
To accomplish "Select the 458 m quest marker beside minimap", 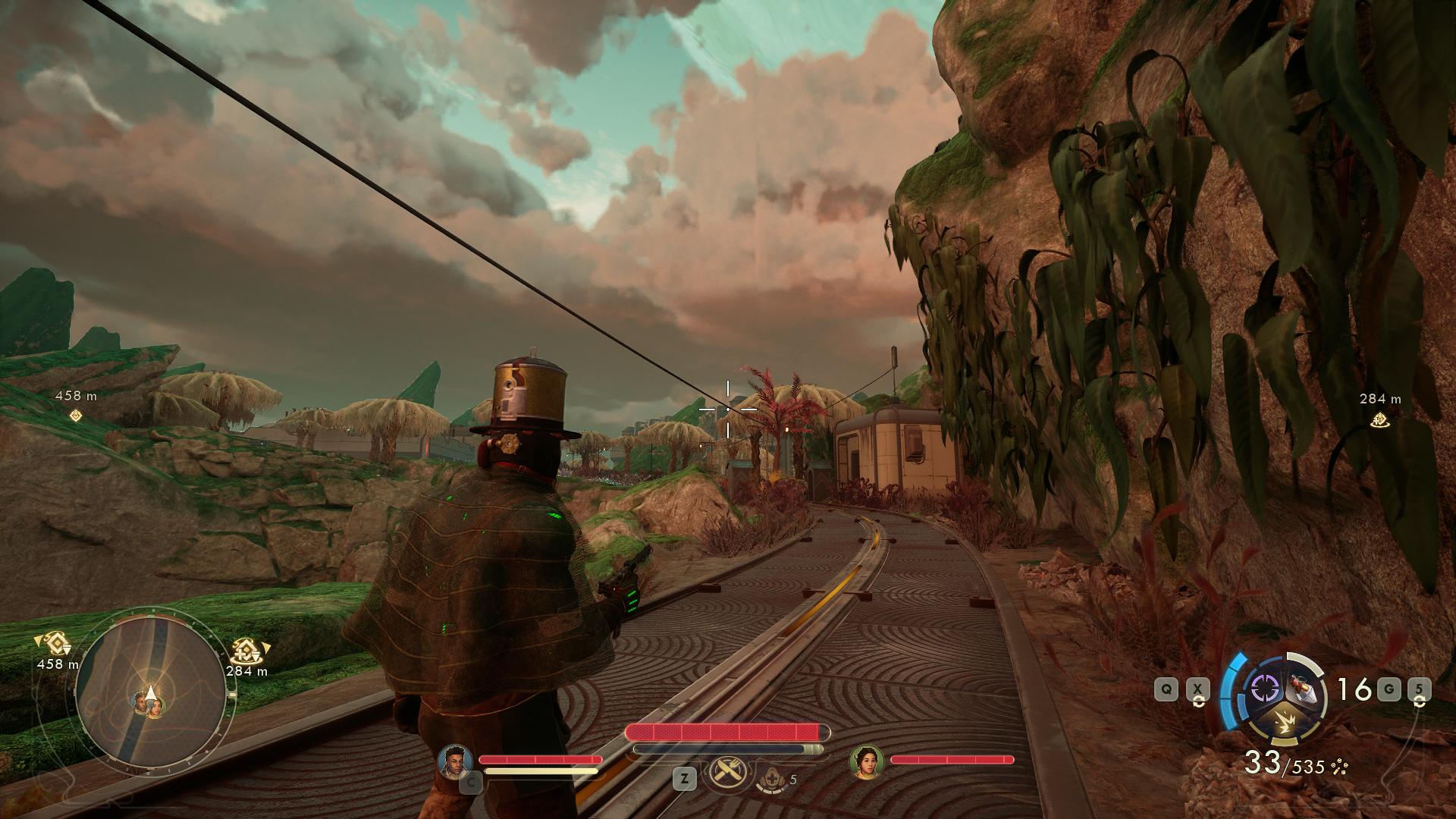I will point(54,645).
